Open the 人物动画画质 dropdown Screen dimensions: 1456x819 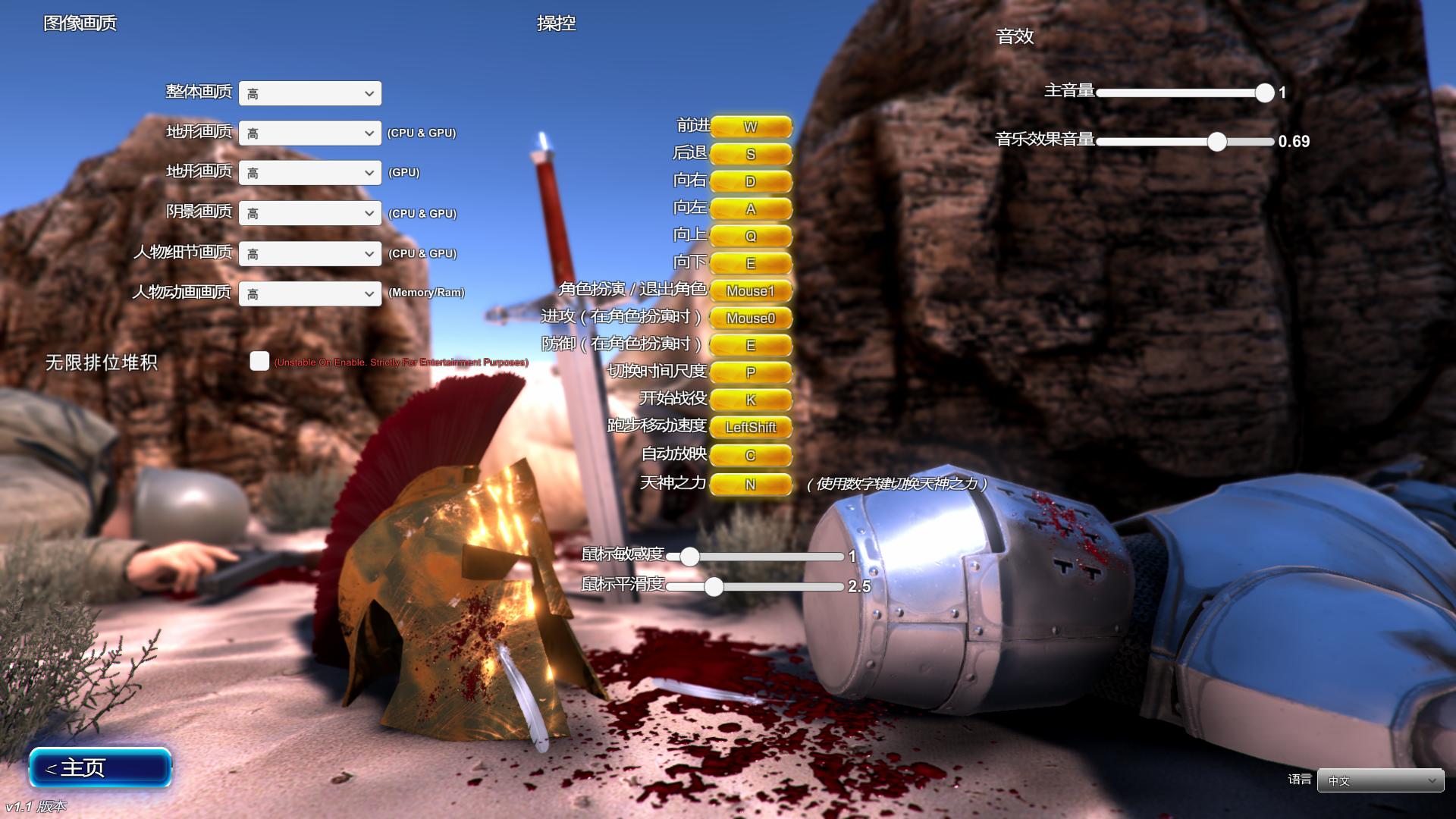pyautogui.click(x=310, y=293)
